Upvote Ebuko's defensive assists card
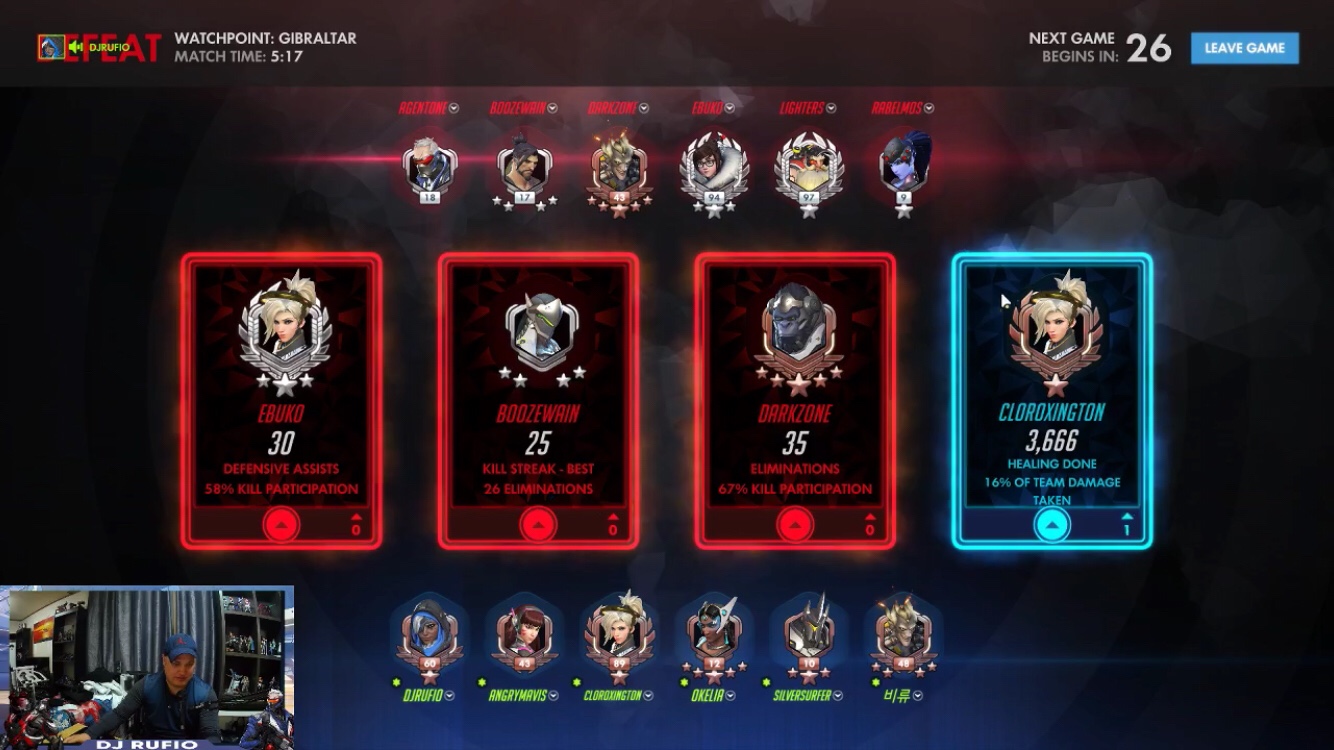The height and width of the screenshot is (750, 1334). pyautogui.click(x=281, y=524)
